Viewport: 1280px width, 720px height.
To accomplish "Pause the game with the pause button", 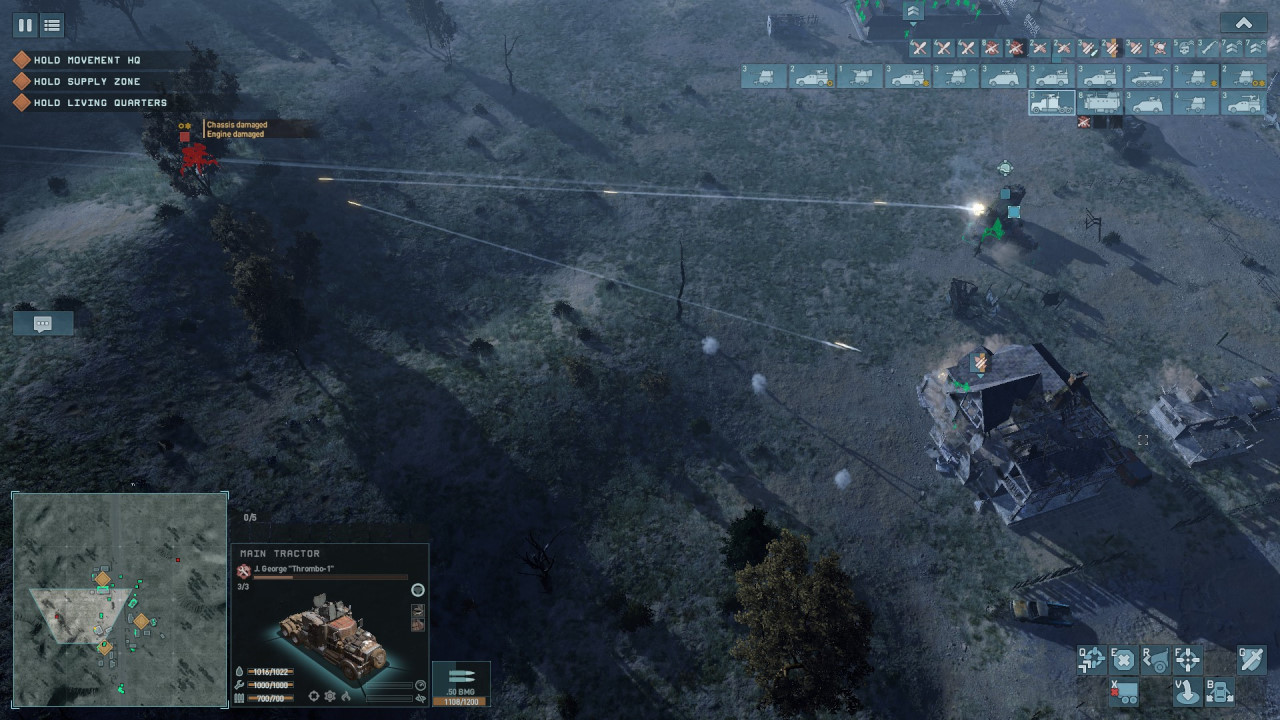I will click(26, 25).
